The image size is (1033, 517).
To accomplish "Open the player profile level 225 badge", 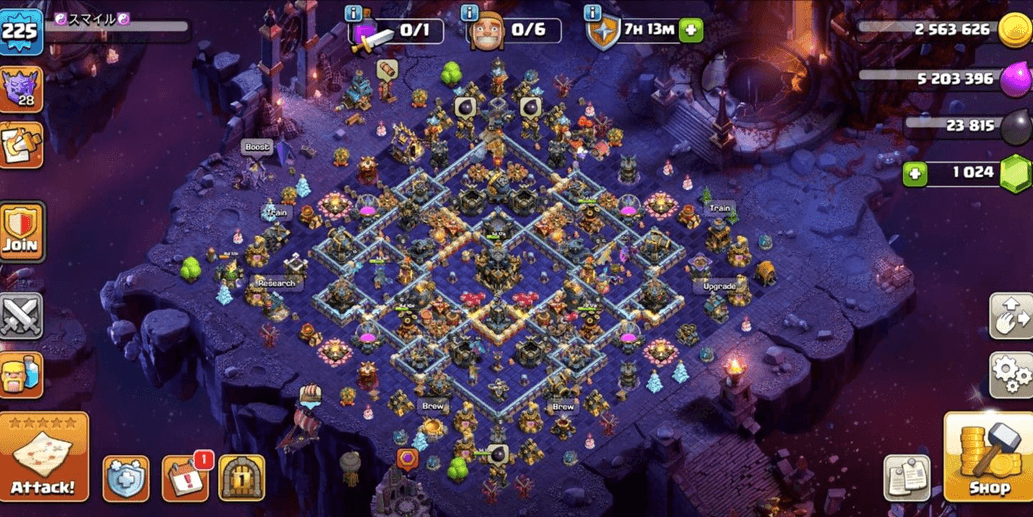I will (22, 30).
